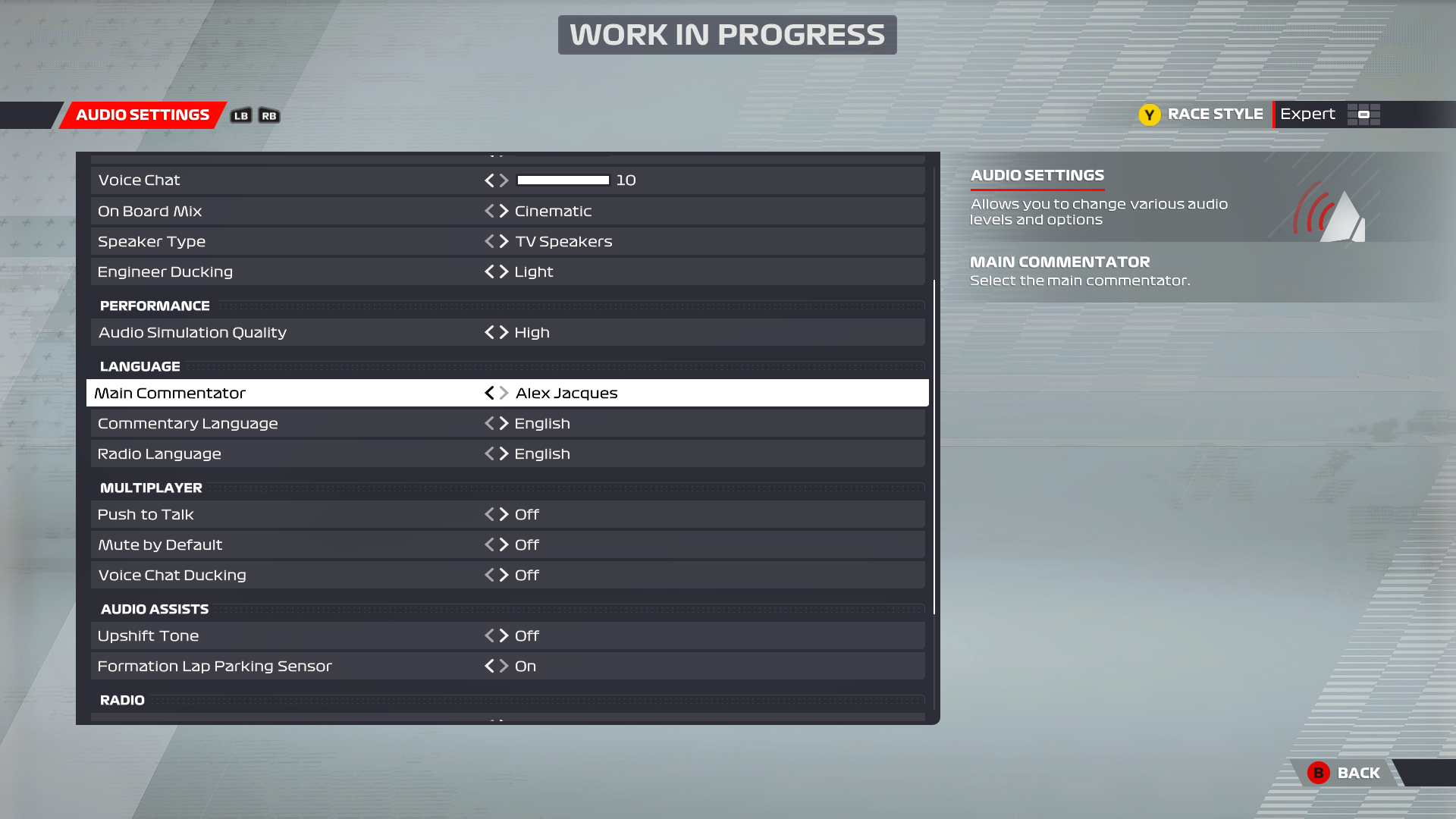Change Speaker Type using the left arrow
The height and width of the screenshot is (819, 1456).
coord(491,241)
